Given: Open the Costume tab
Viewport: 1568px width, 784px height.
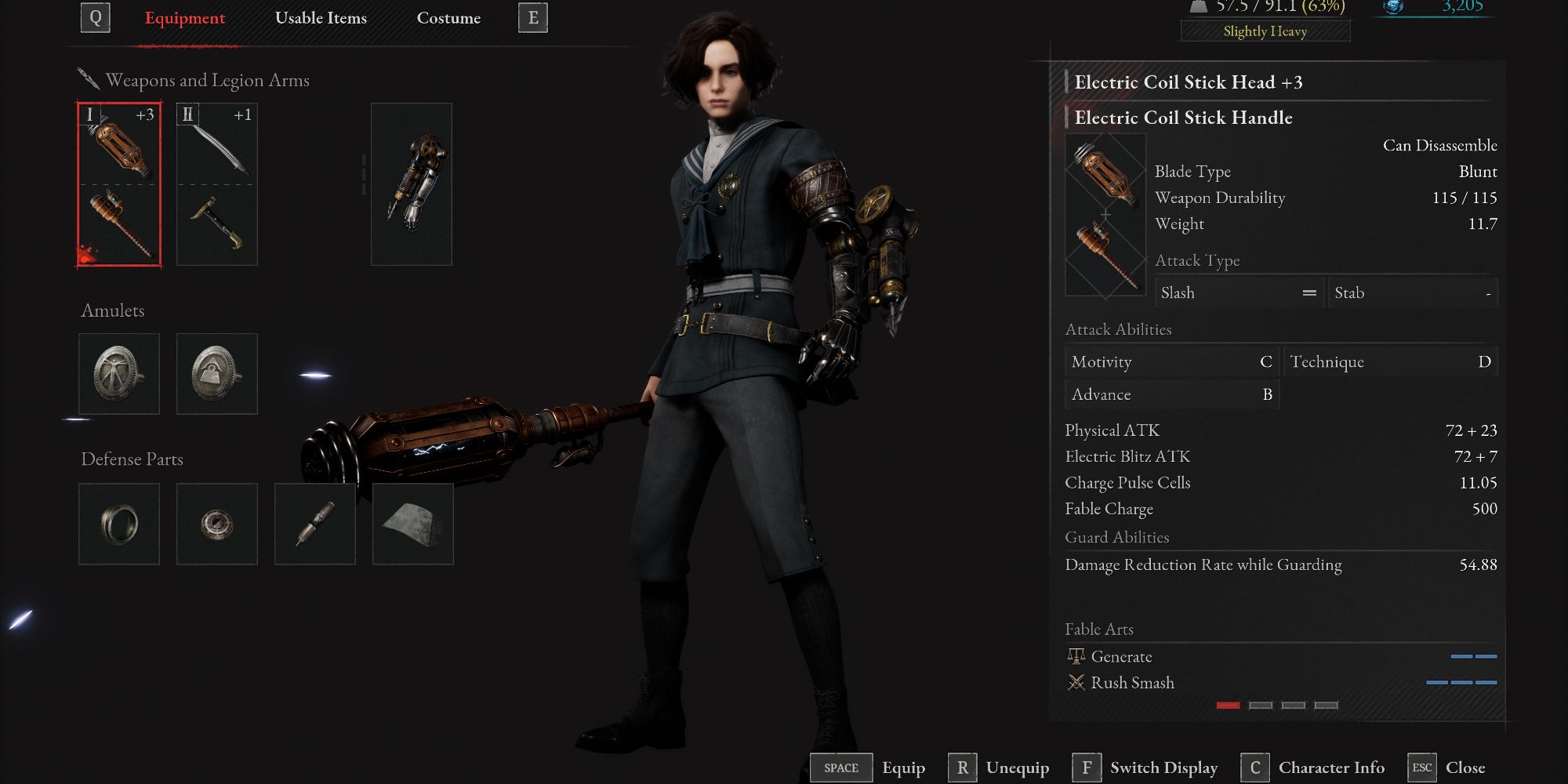Looking at the screenshot, I should point(448,18).
